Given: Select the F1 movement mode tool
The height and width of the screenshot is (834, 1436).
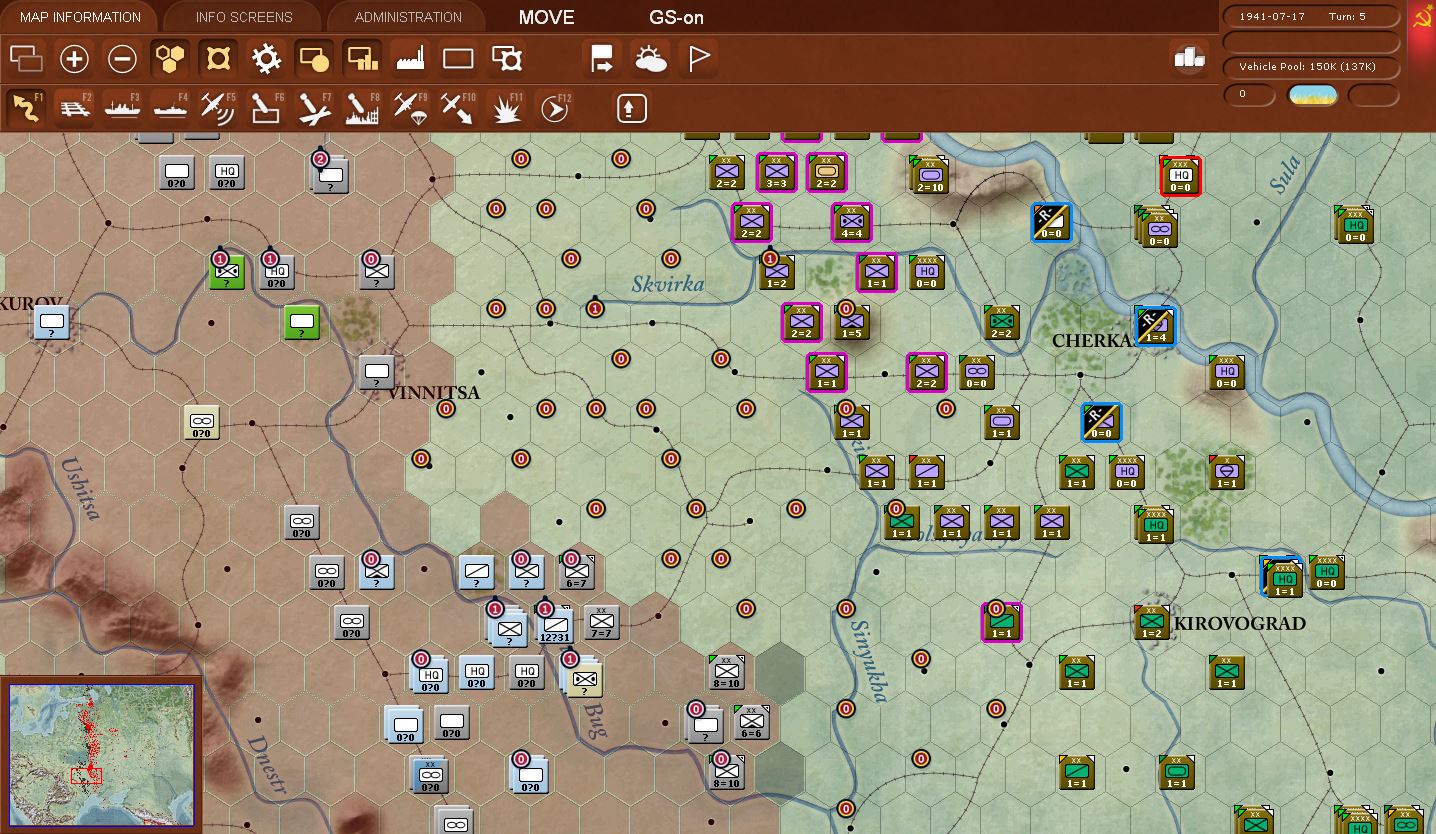Looking at the screenshot, I should coord(25,107).
